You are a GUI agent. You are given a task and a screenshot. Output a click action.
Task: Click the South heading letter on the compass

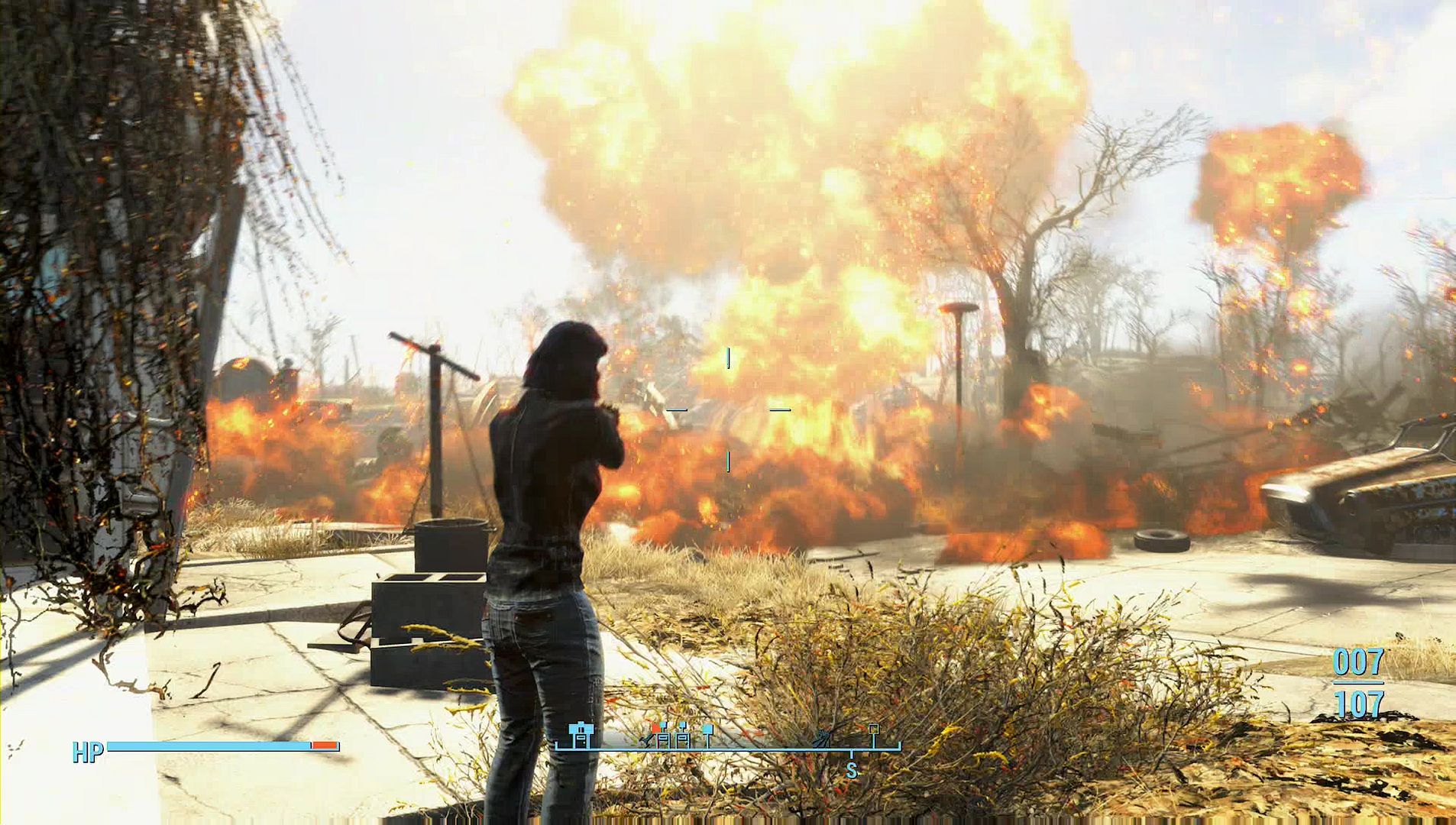click(852, 771)
